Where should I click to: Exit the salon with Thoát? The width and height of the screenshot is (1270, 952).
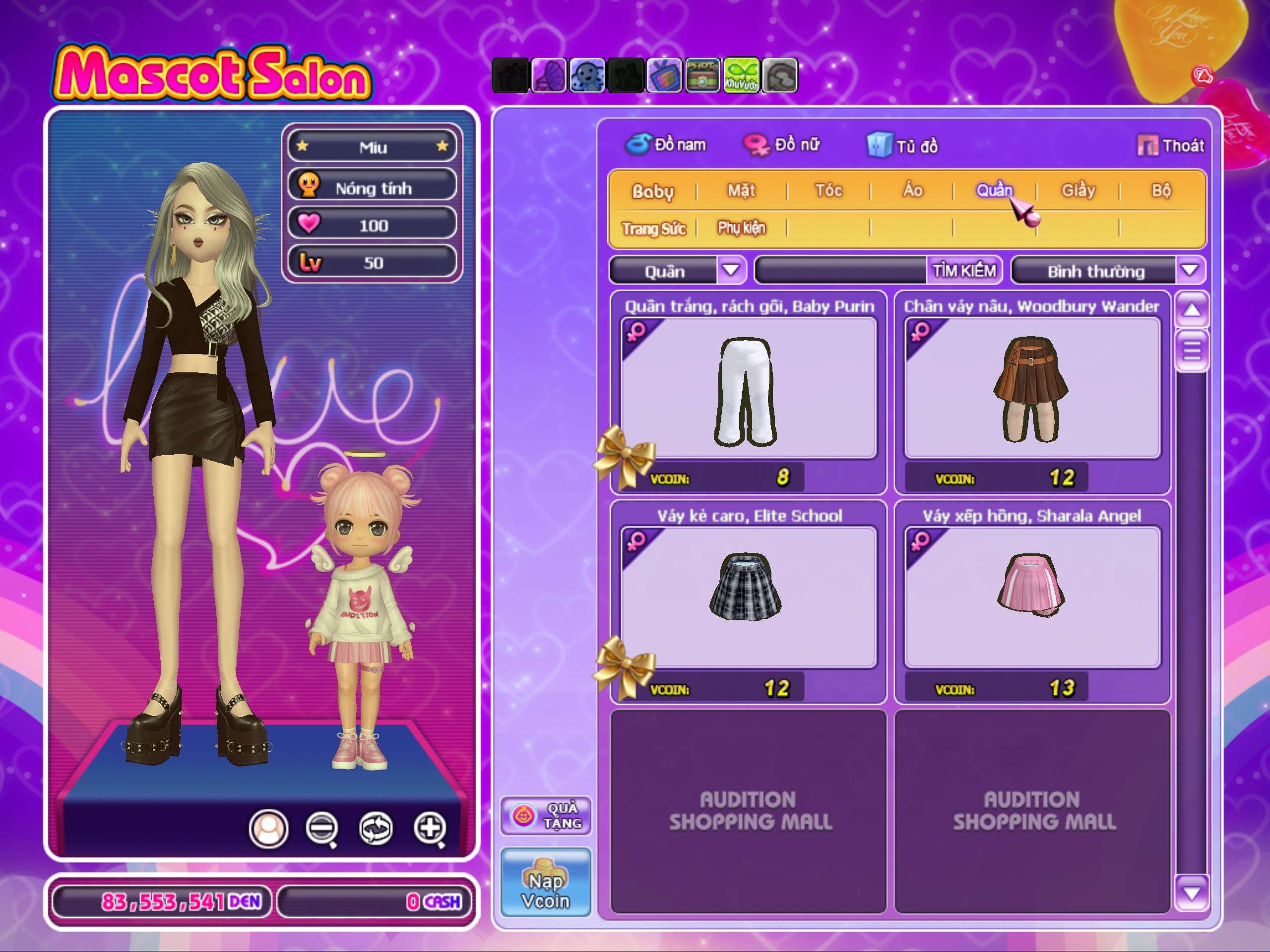pyautogui.click(x=1171, y=146)
